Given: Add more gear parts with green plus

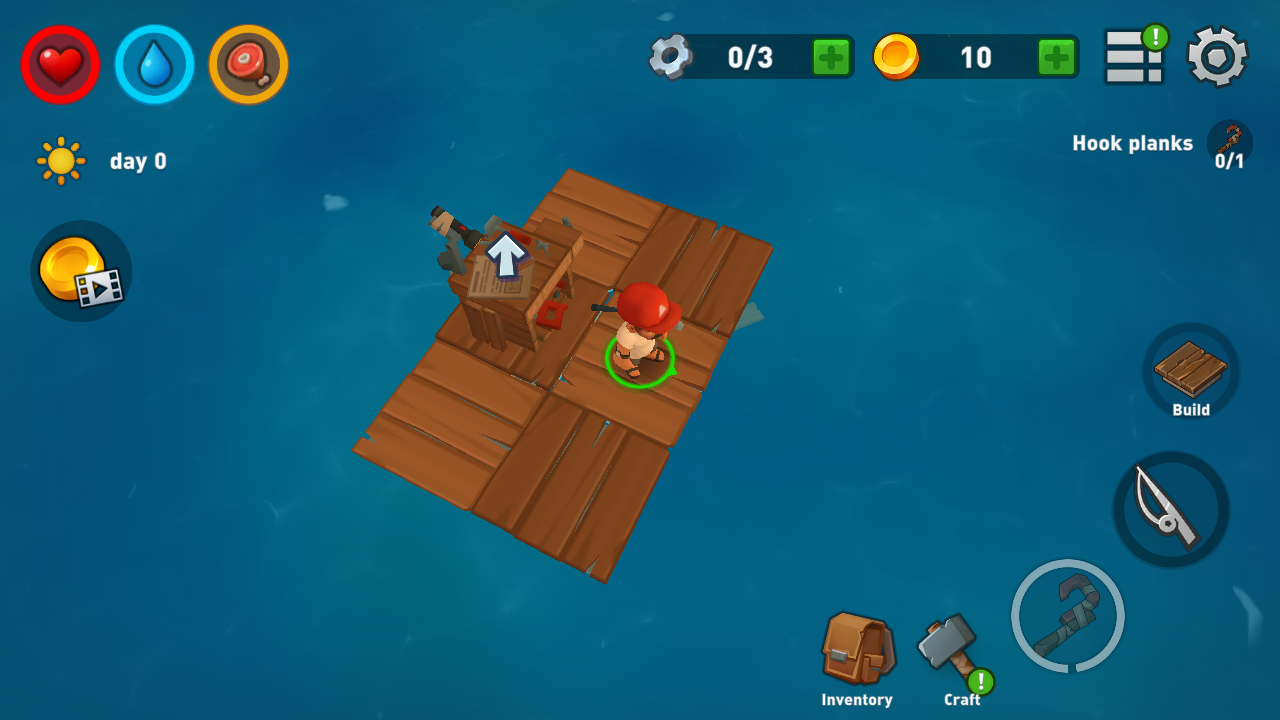Looking at the screenshot, I should coord(831,57).
